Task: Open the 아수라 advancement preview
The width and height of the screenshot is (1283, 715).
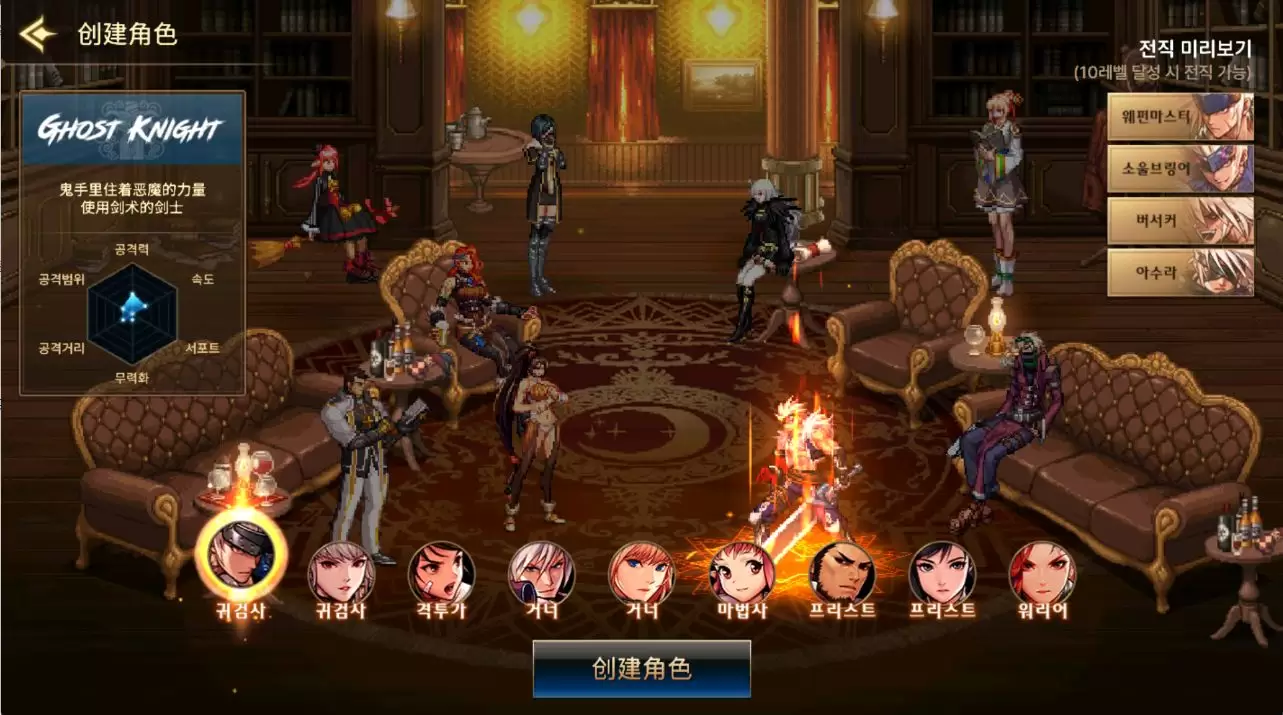Action: click(x=1180, y=272)
